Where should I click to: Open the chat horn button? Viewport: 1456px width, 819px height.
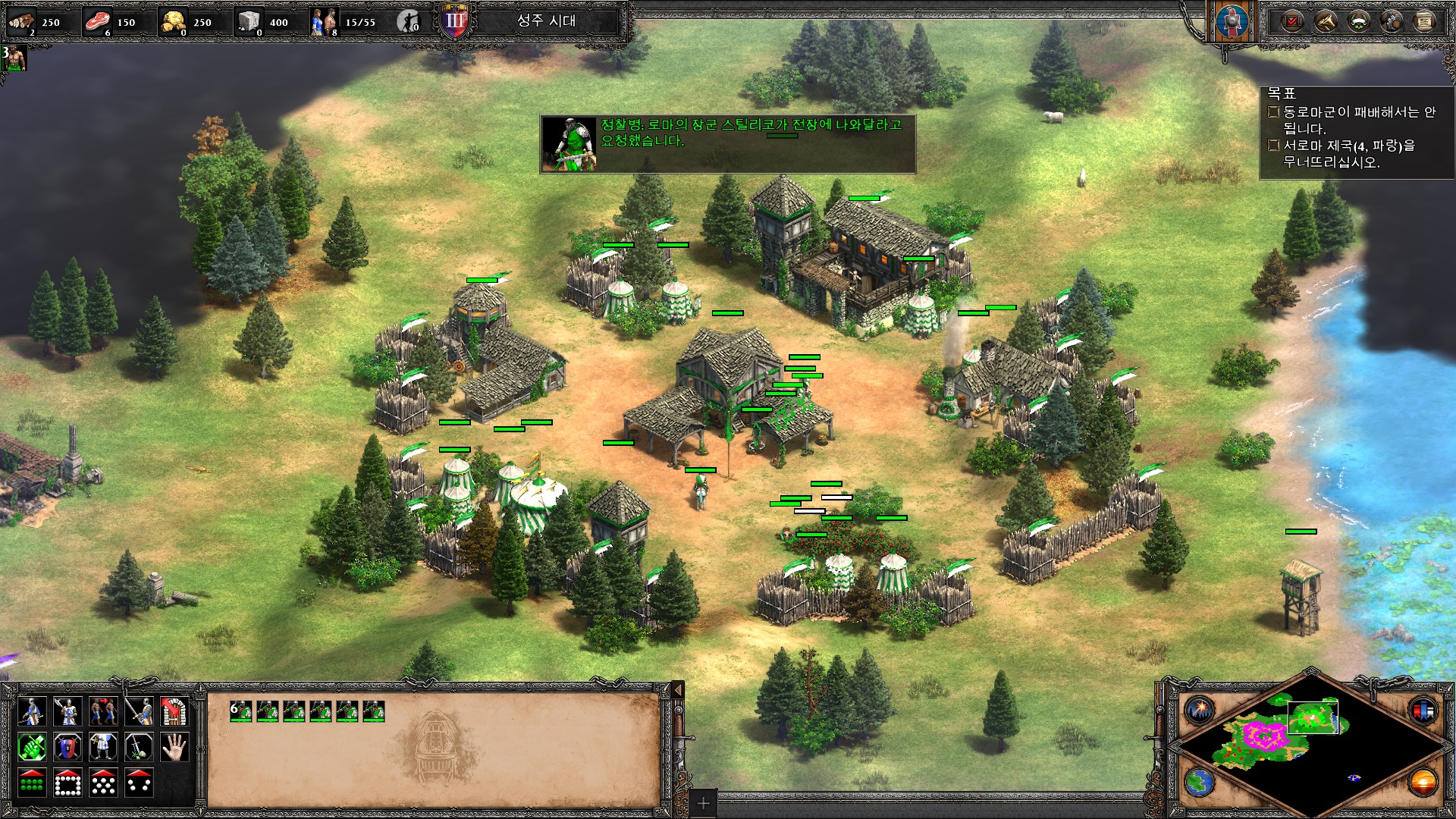[1326, 22]
